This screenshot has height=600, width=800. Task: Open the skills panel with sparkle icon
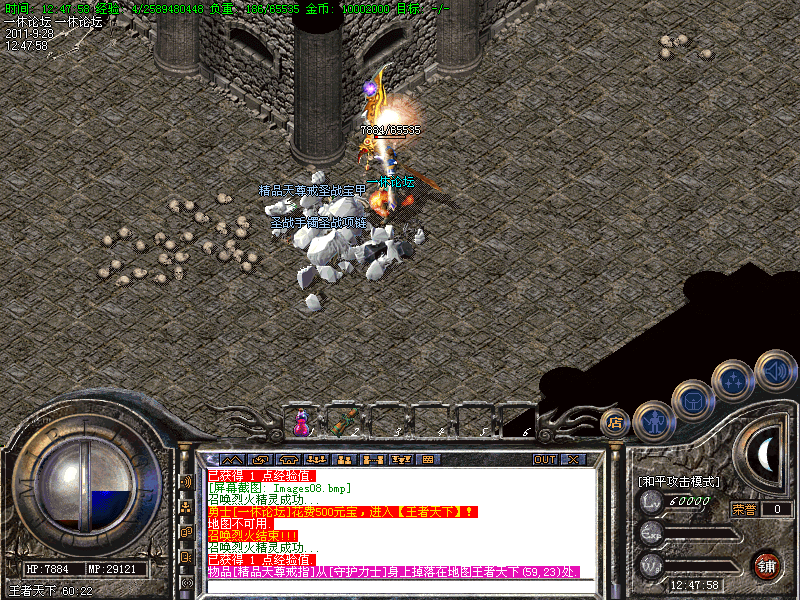click(x=733, y=380)
